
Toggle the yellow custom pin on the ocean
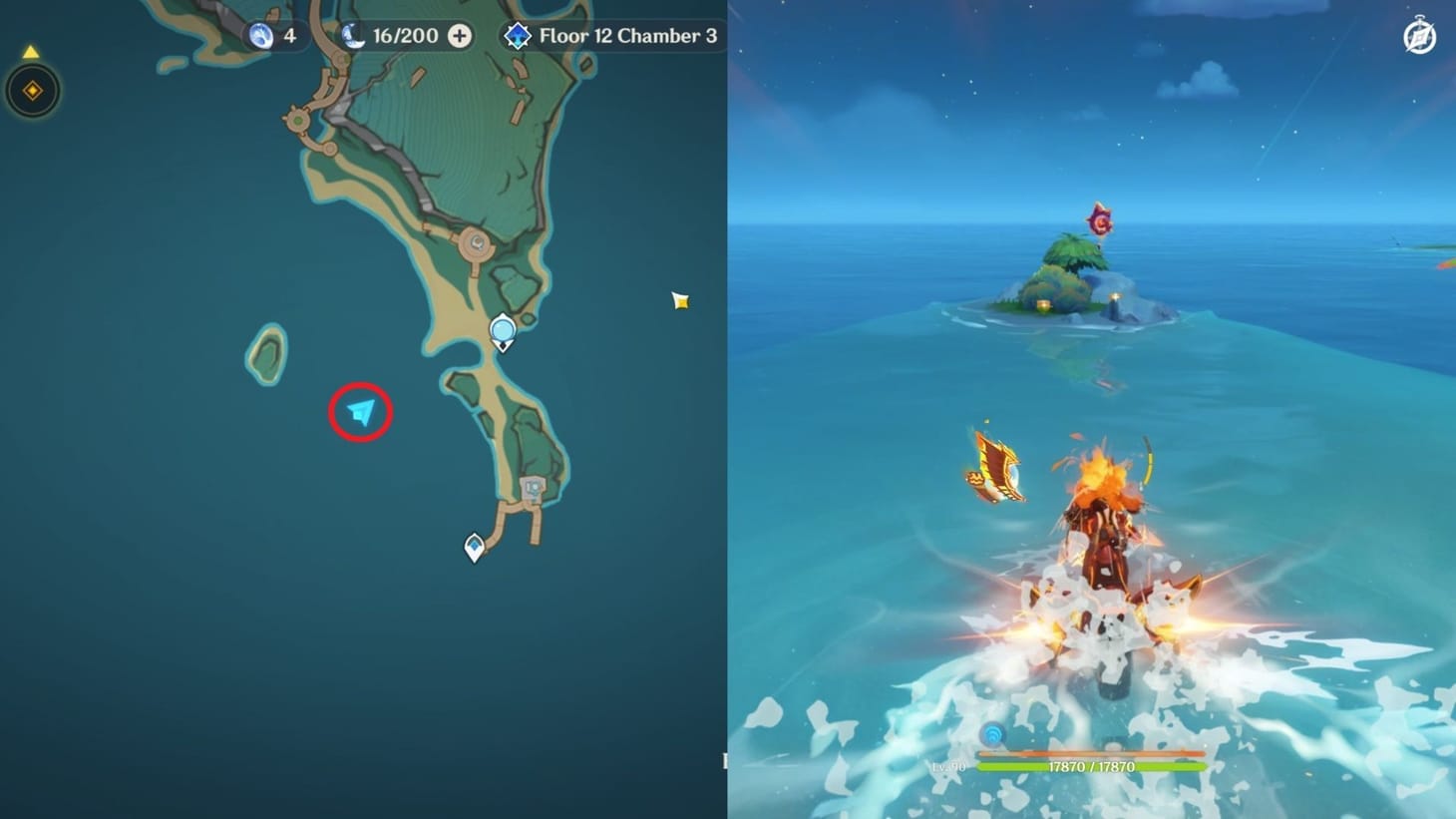[680, 300]
